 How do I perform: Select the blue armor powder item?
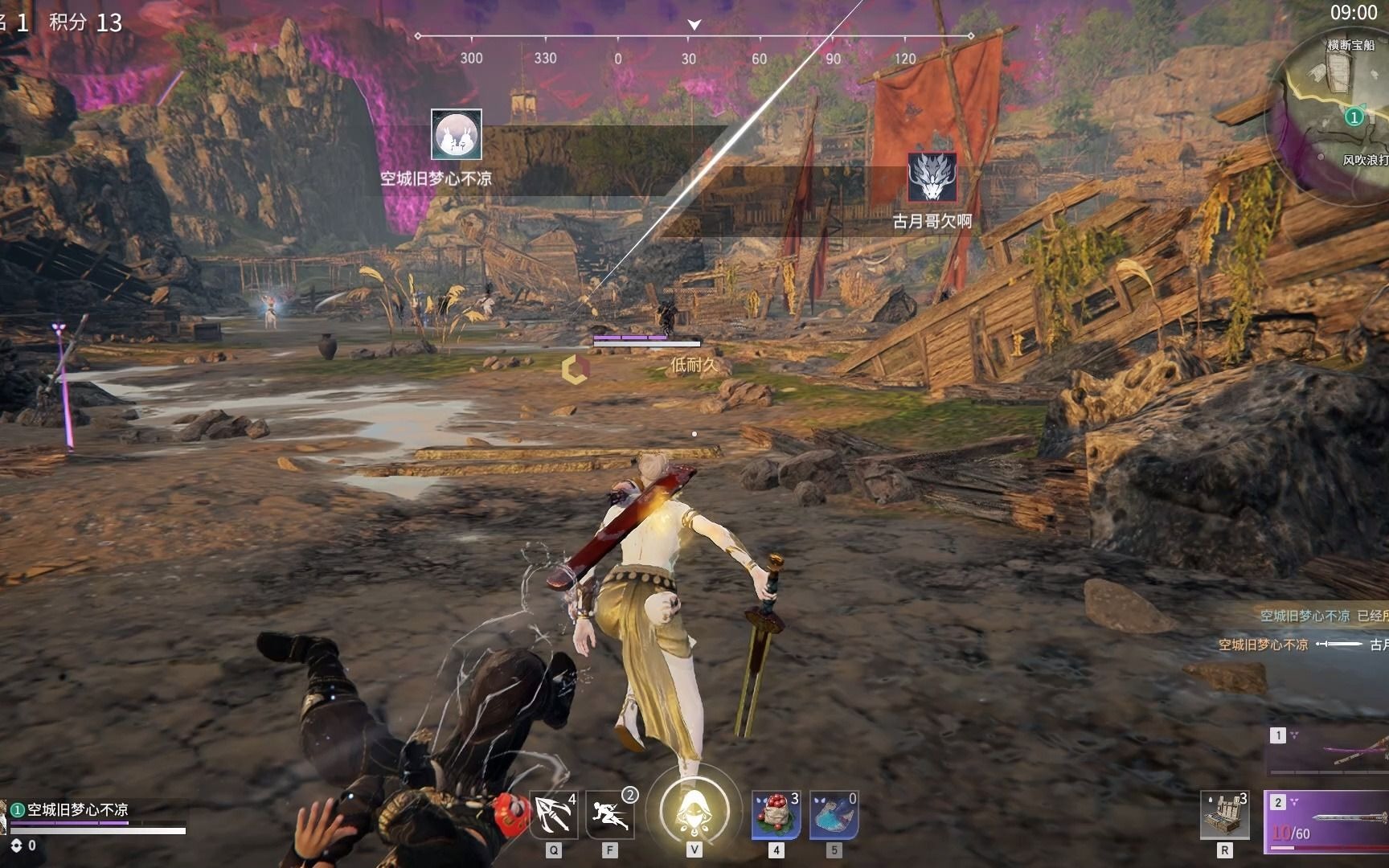(x=834, y=815)
